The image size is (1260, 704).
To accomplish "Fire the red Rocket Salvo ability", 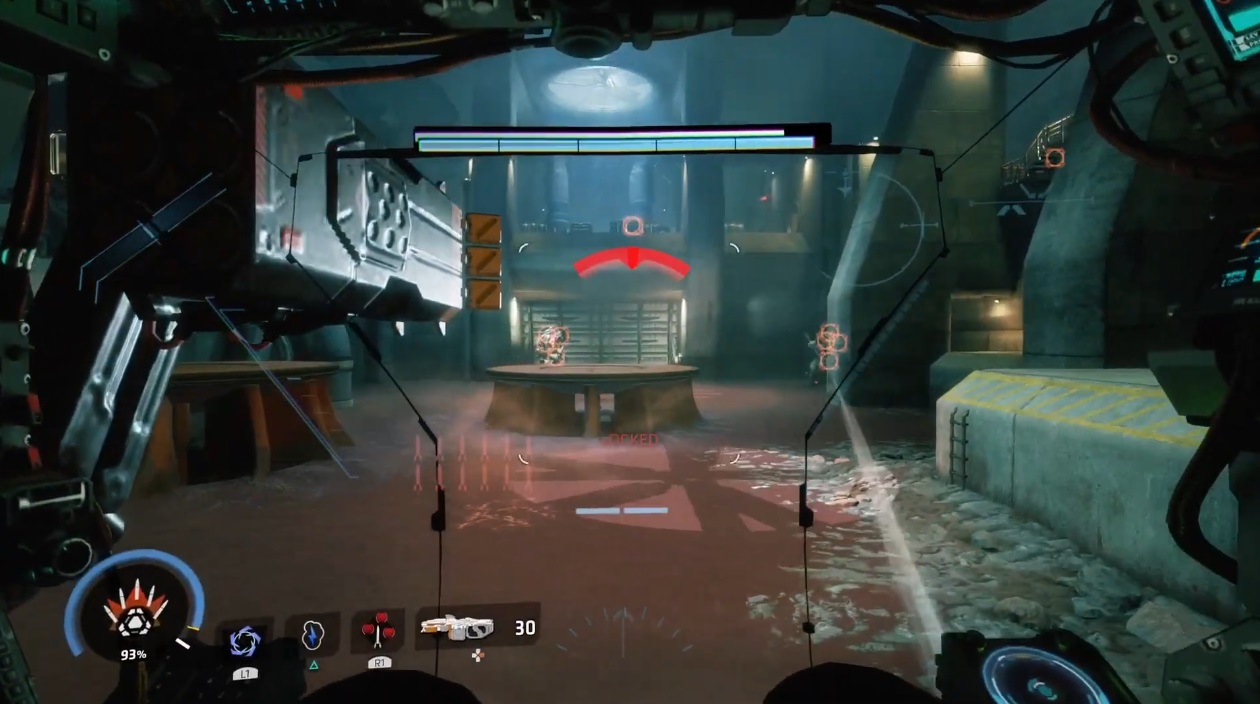I will tap(378, 631).
